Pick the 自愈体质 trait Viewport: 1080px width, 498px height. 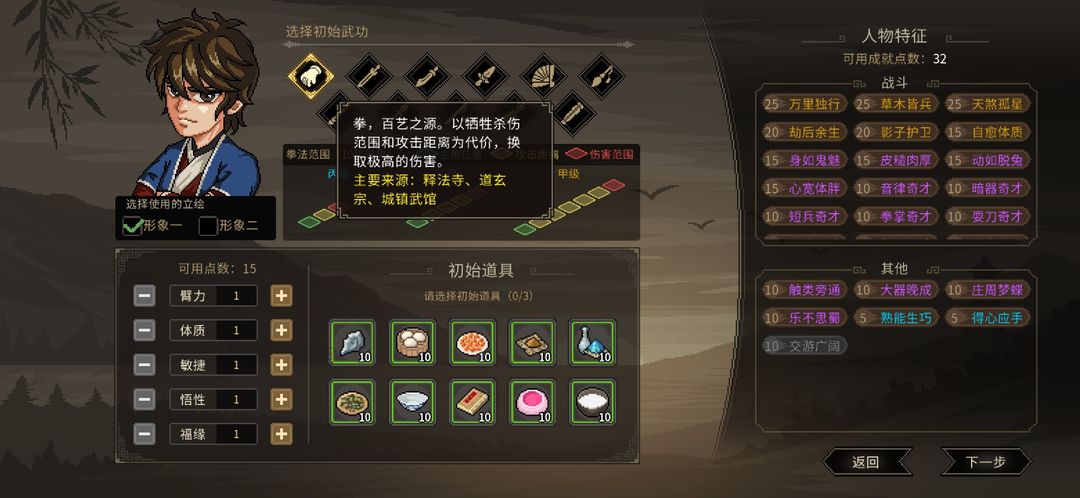point(985,132)
